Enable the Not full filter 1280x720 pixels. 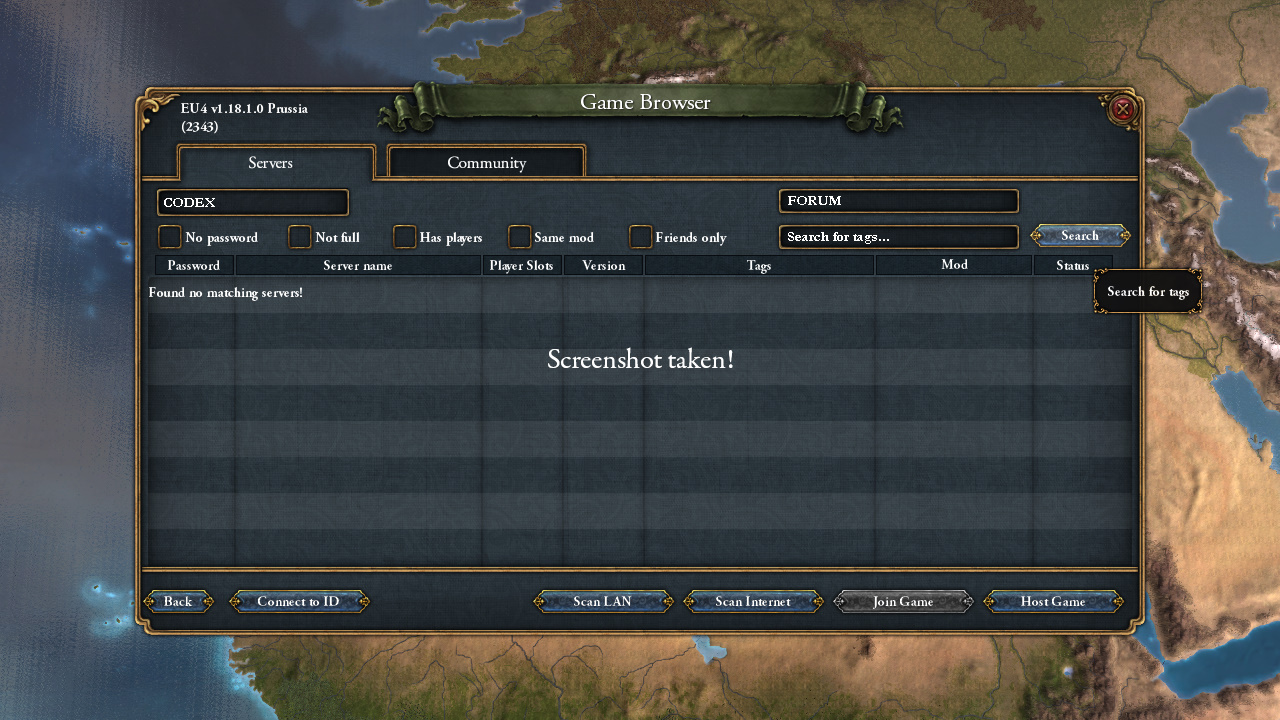pos(300,237)
